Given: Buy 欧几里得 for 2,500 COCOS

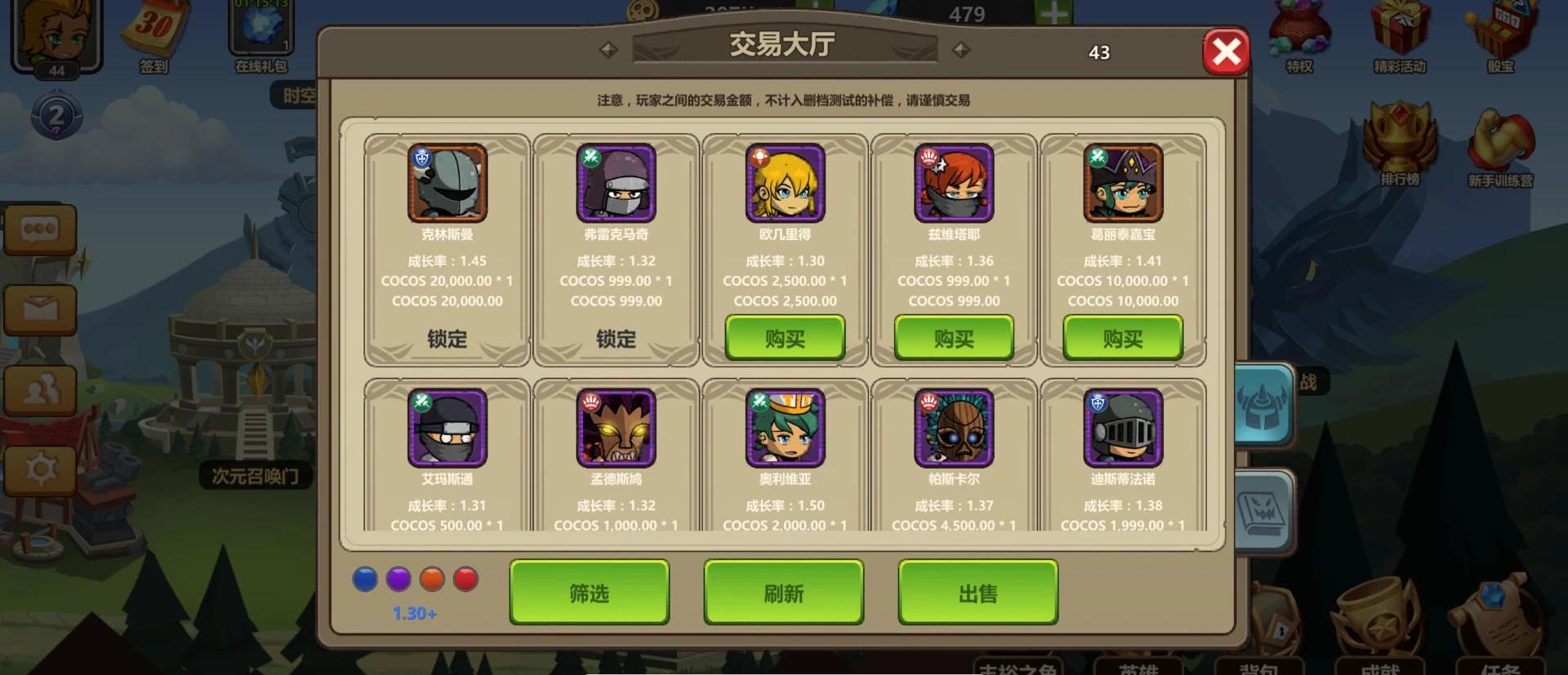Looking at the screenshot, I should pos(785,338).
